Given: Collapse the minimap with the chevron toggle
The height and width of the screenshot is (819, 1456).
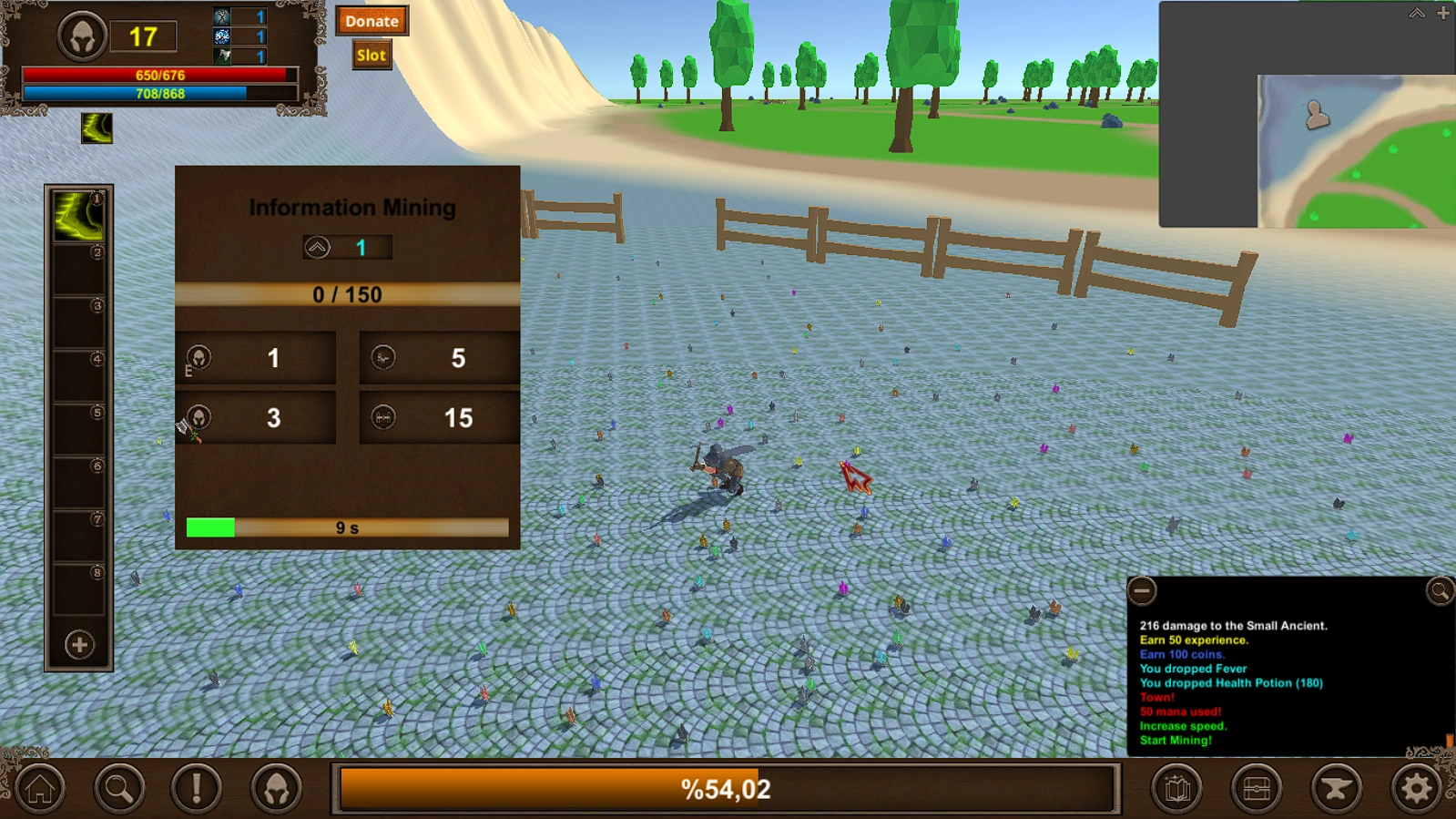Looking at the screenshot, I should pos(1416,14).
